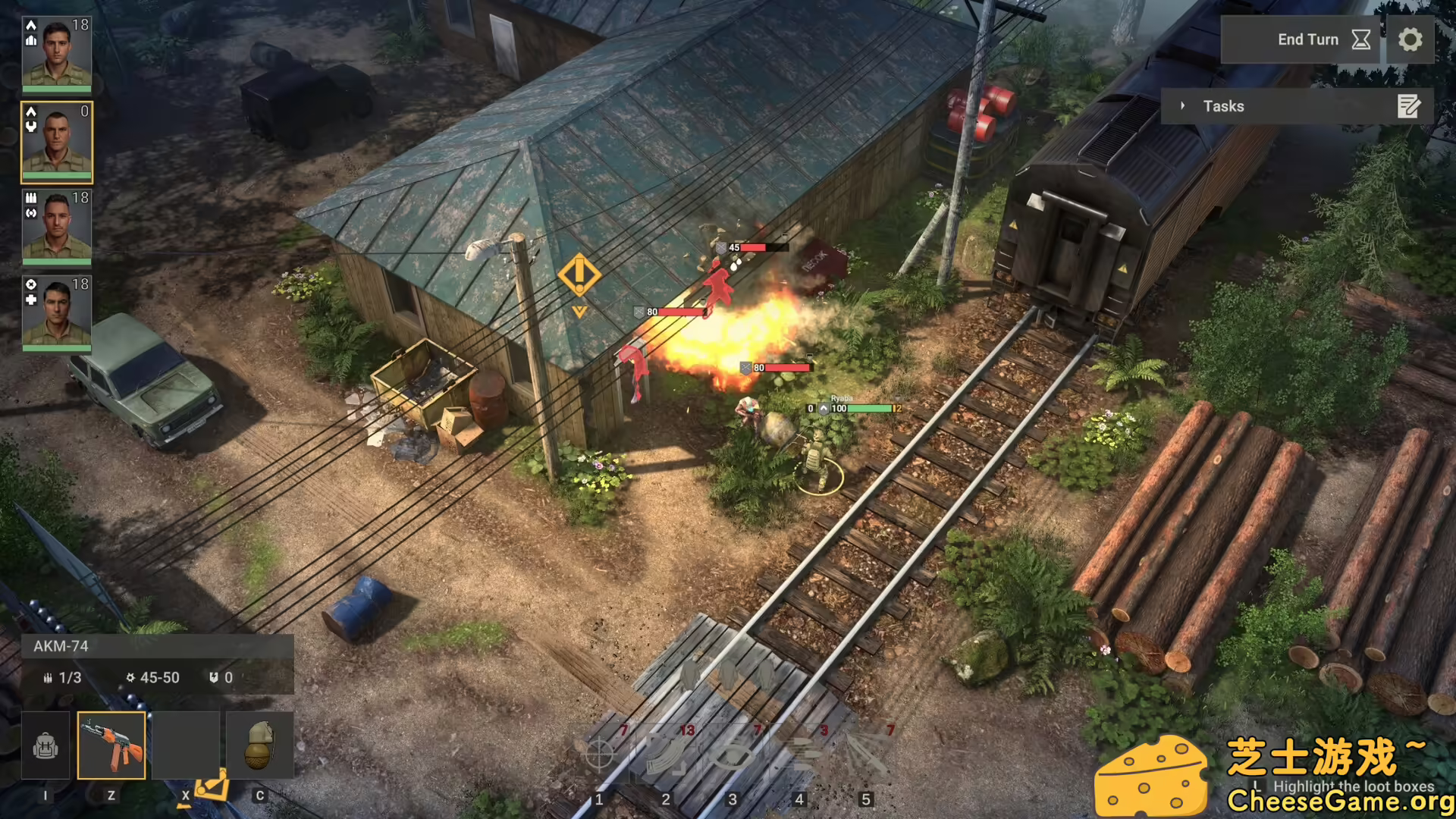Click the hourglass icon beside End Turn

click(1360, 39)
